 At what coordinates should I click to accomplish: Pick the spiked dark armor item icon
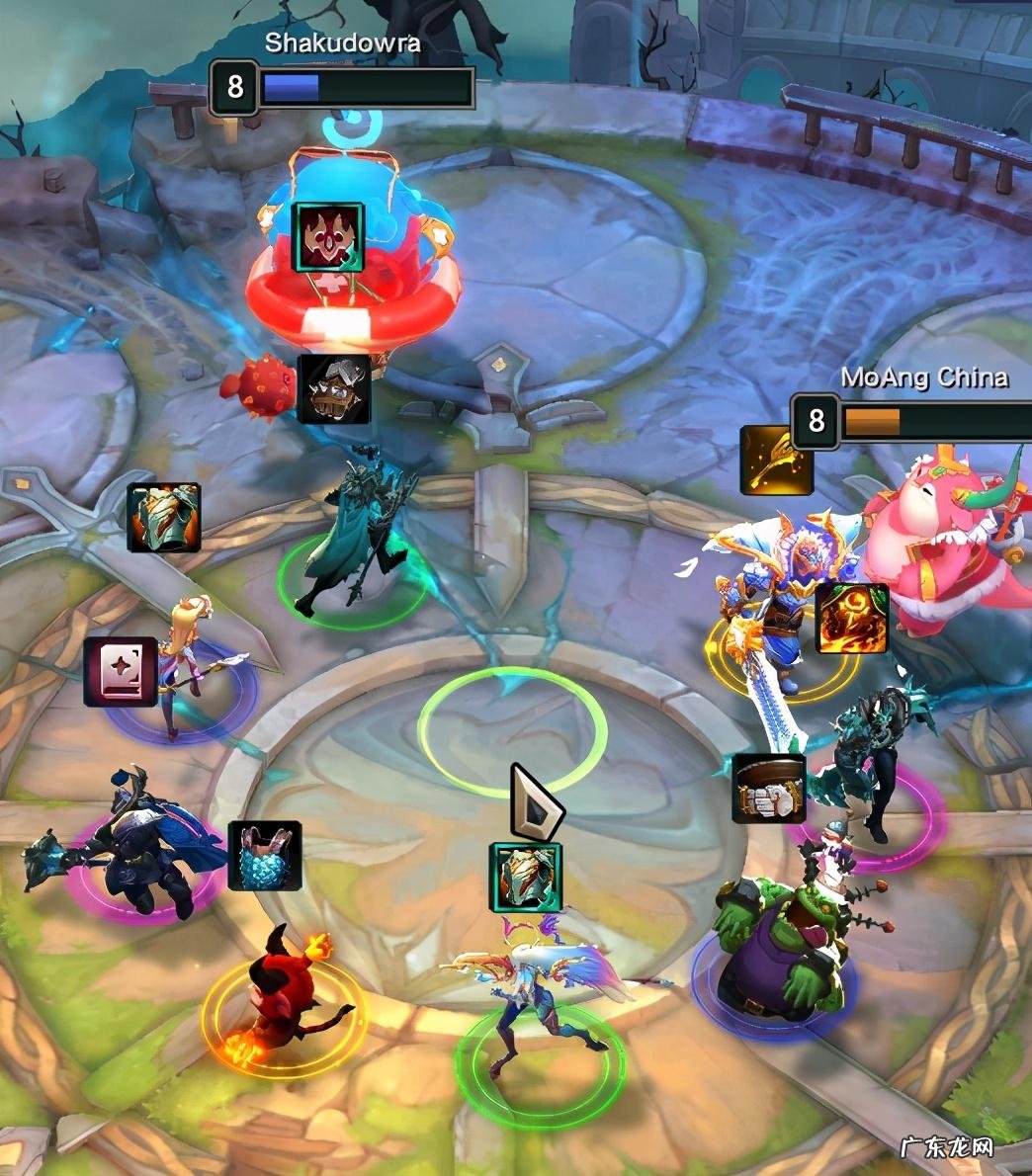coord(334,389)
